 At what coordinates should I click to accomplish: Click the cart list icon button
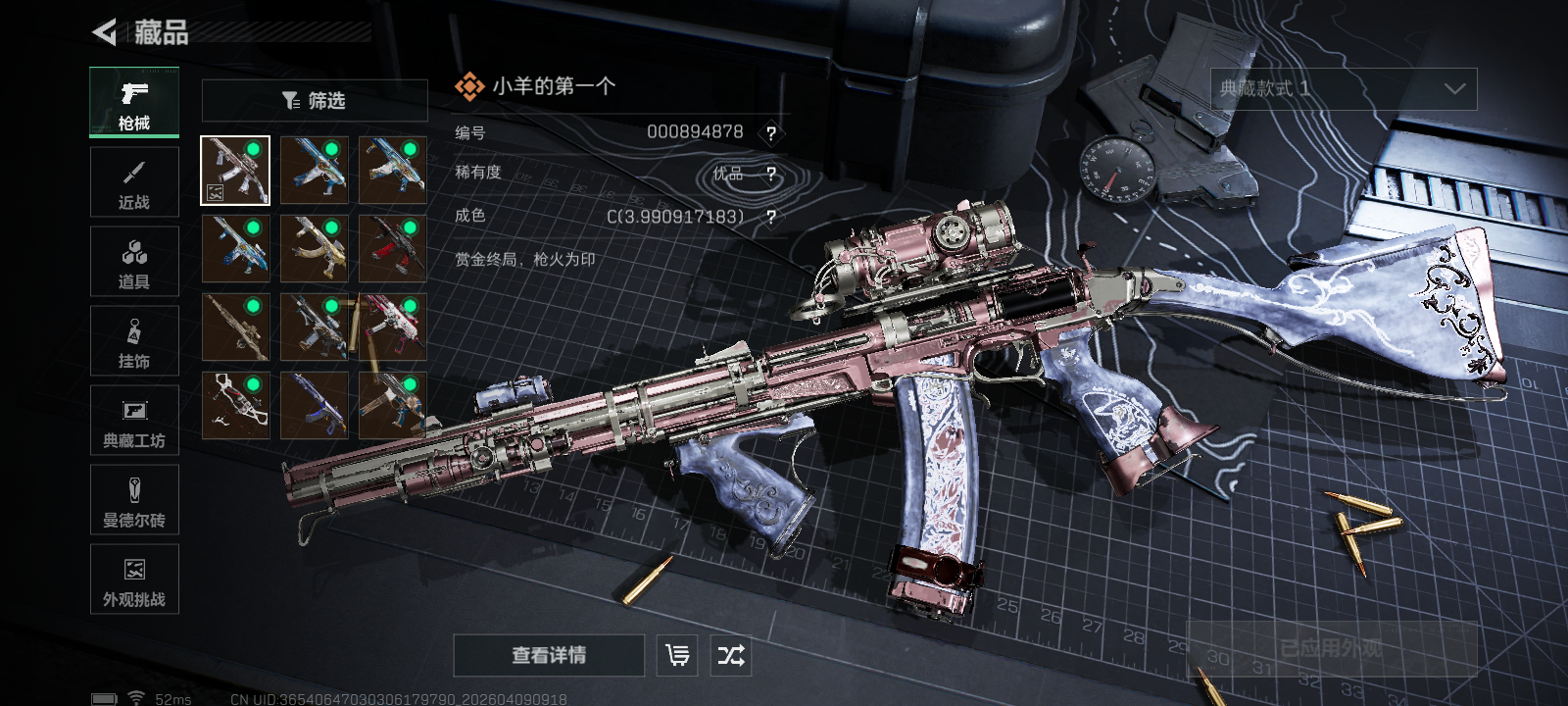677,655
